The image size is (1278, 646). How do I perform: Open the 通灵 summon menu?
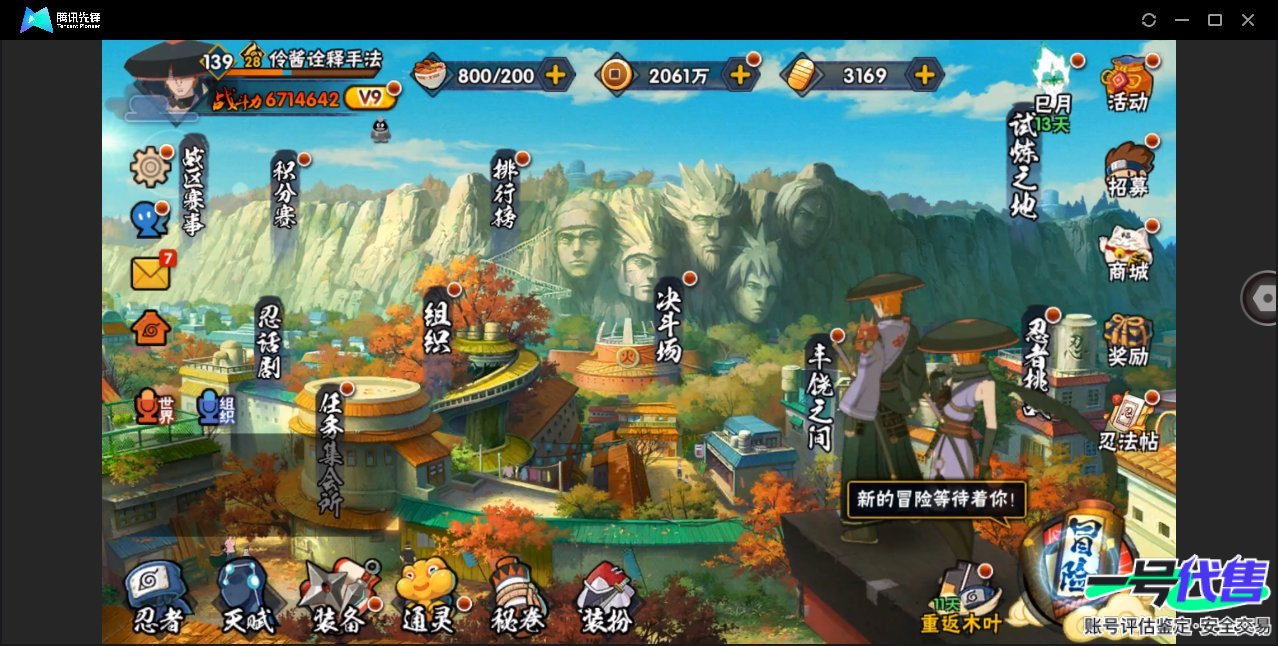[x=427, y=596]
